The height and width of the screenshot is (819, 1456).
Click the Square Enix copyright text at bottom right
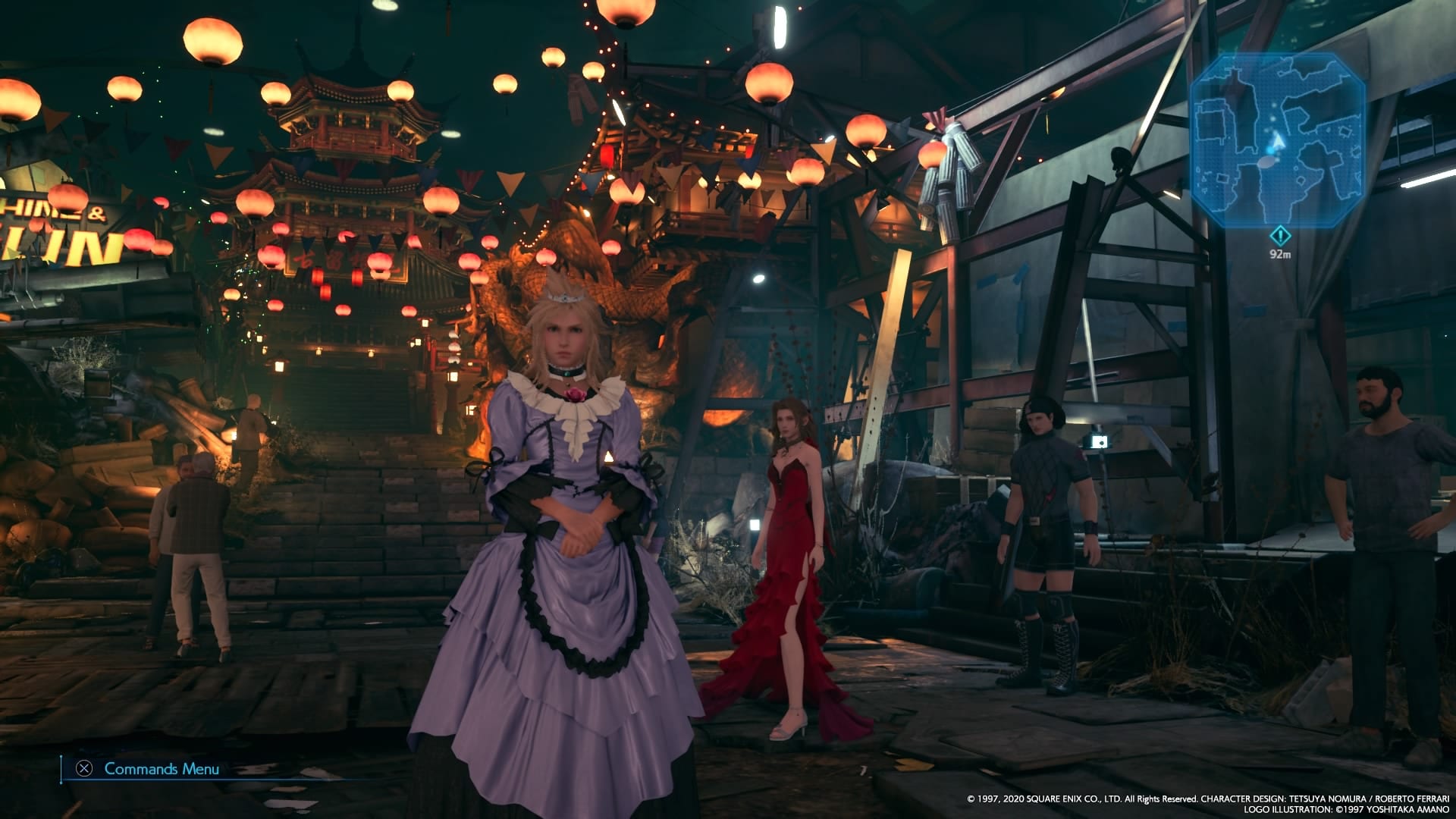[1206, 798]
